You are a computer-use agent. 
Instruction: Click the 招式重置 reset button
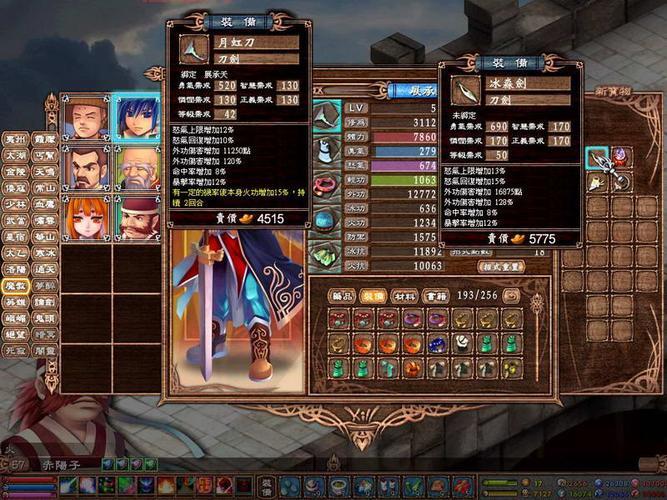[501, 268]
